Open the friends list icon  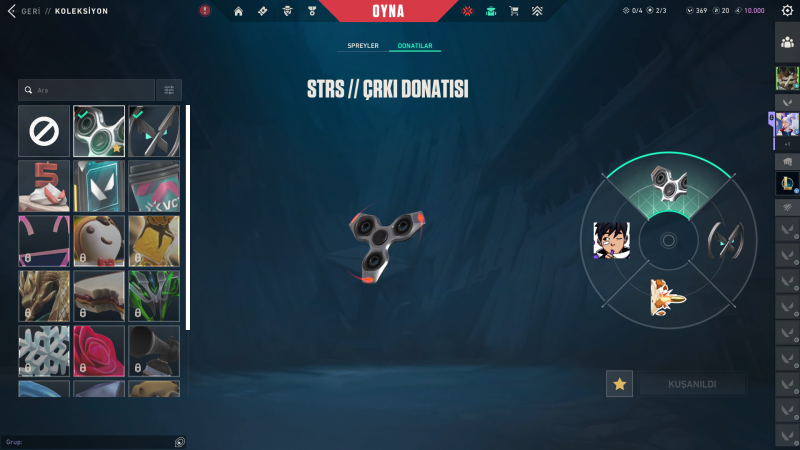tap(787, 42)
